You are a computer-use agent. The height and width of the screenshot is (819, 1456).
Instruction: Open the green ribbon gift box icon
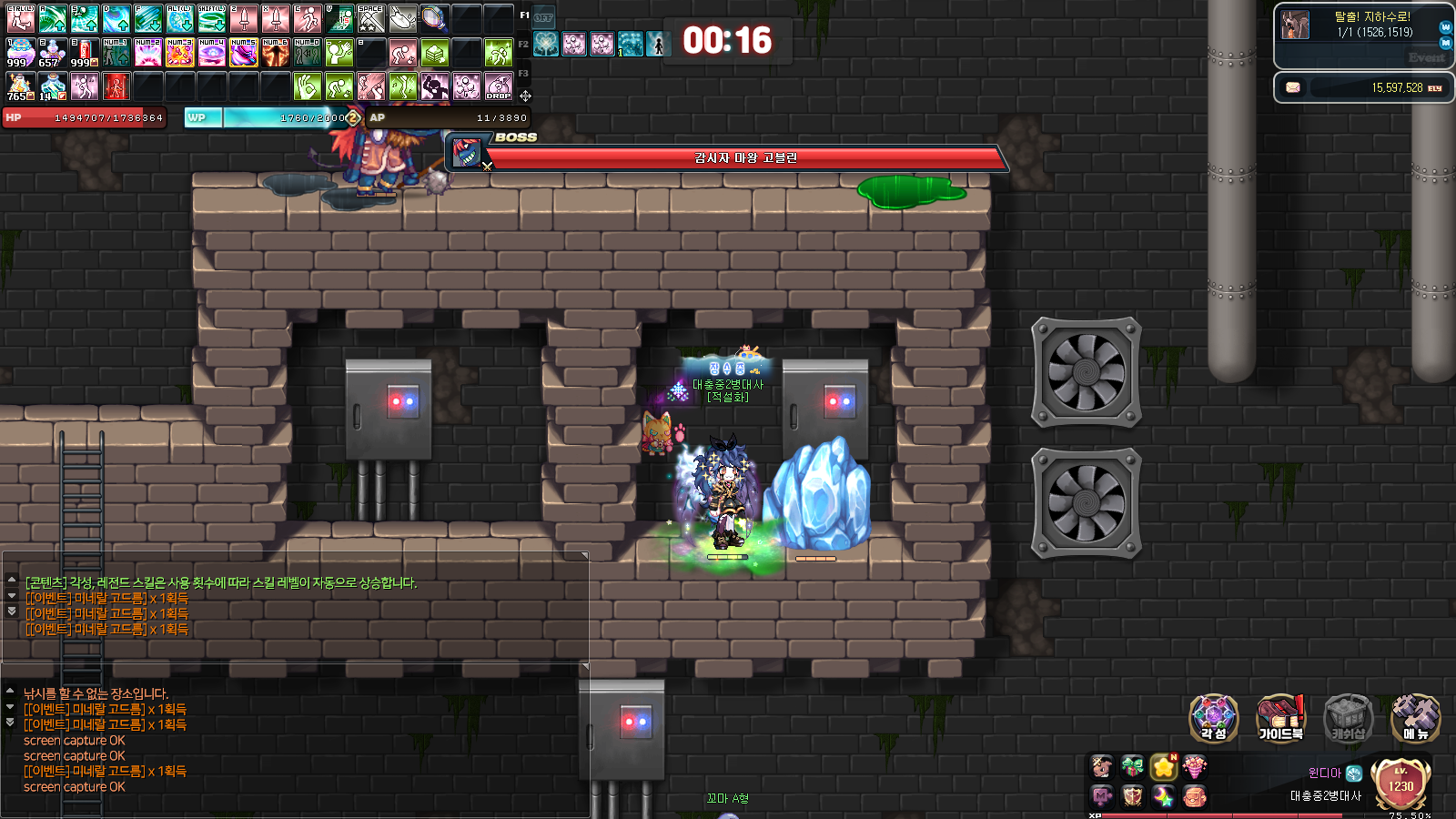pos(1133,767)
